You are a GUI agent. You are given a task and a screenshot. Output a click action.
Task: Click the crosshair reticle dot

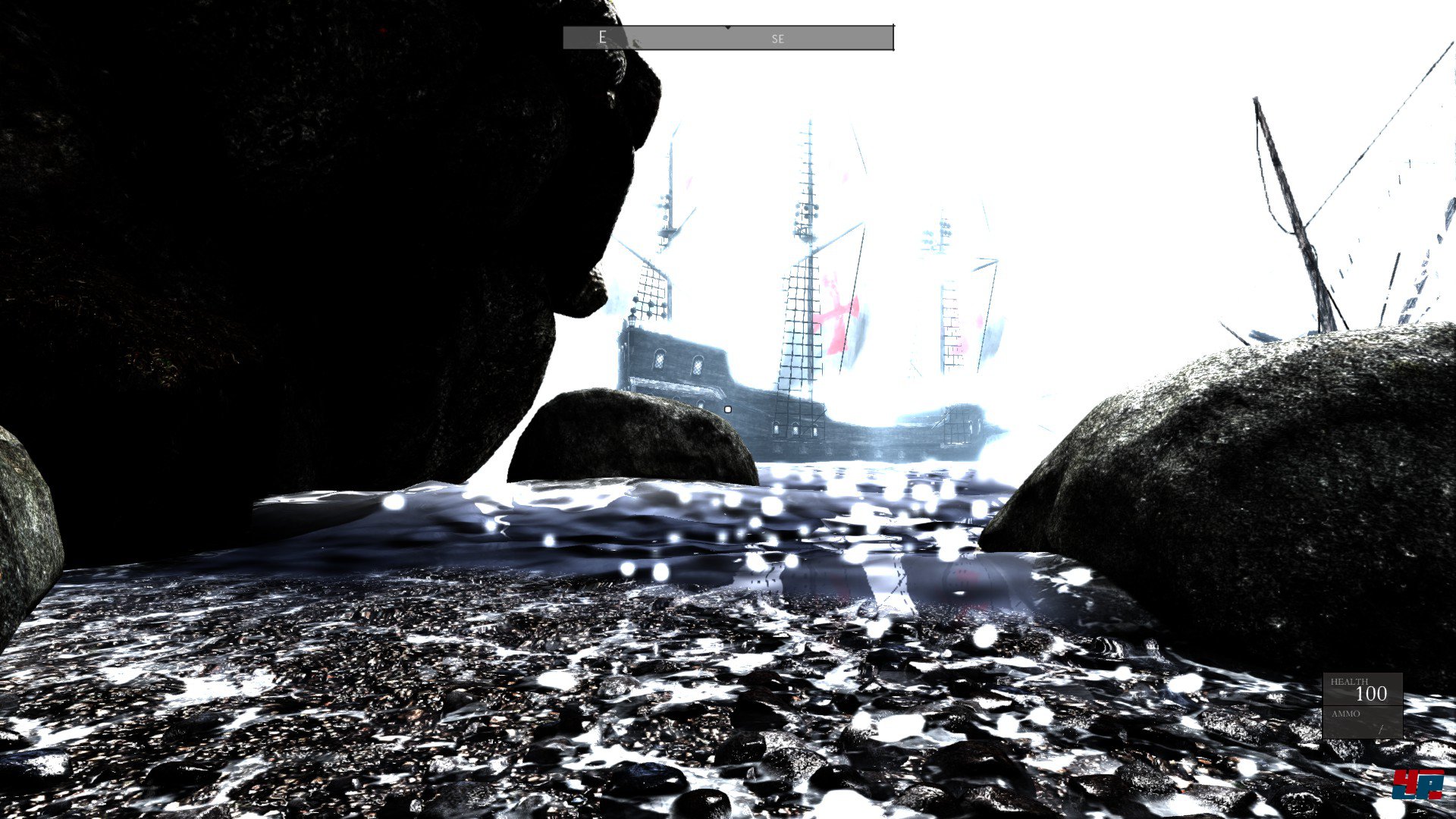point(728,408)
